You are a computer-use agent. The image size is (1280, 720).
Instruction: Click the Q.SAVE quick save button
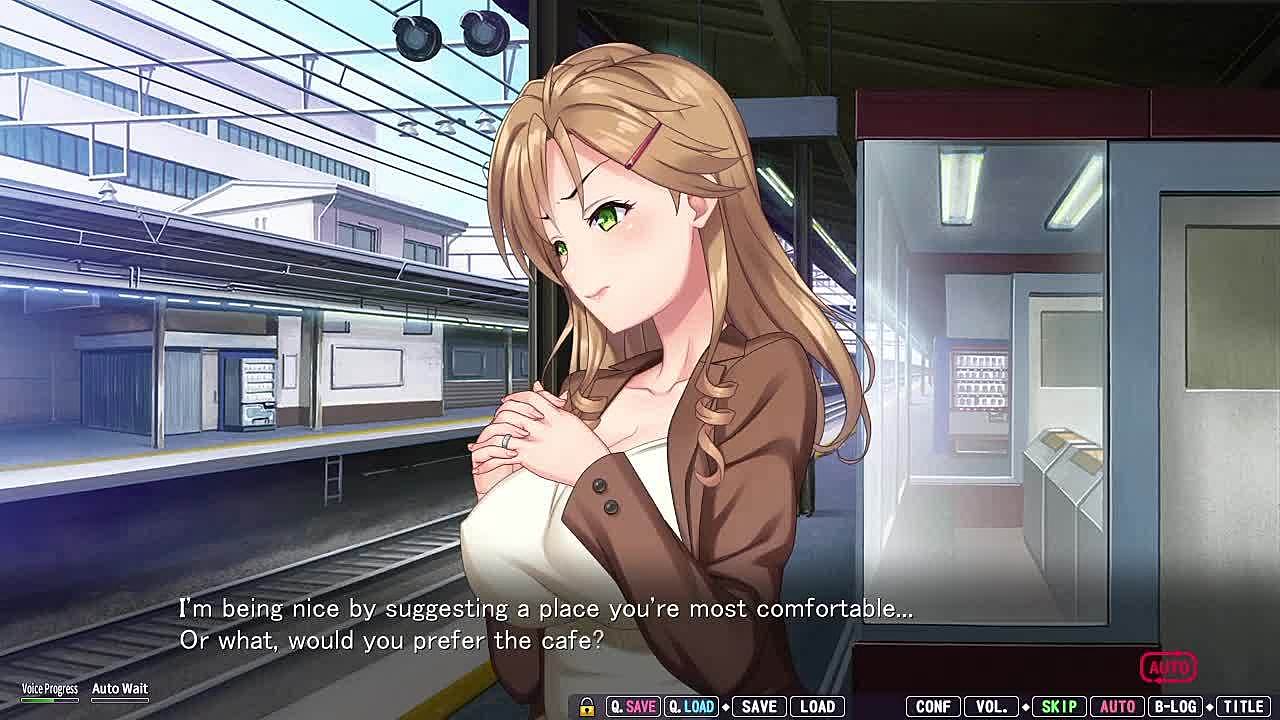[x=632, y=707]
